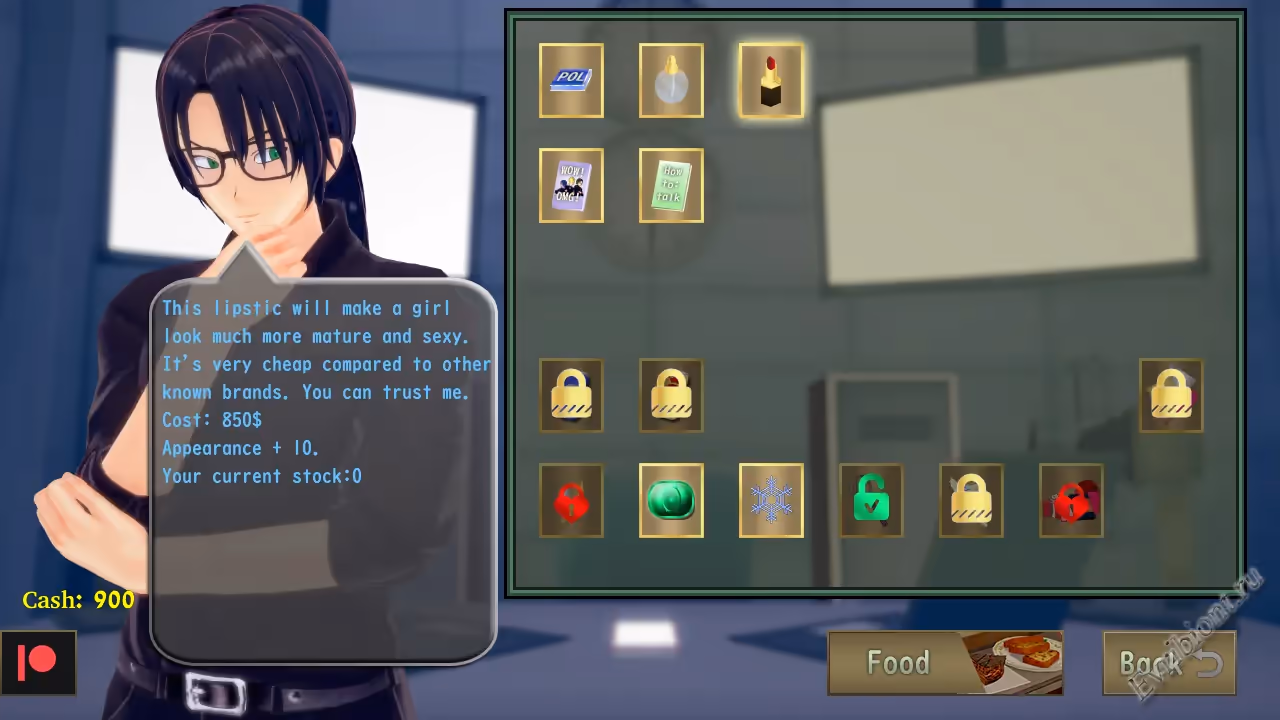Go Back from the shop
The width and height of the screenshot is (1280, 720).
tap(1169, 663)
